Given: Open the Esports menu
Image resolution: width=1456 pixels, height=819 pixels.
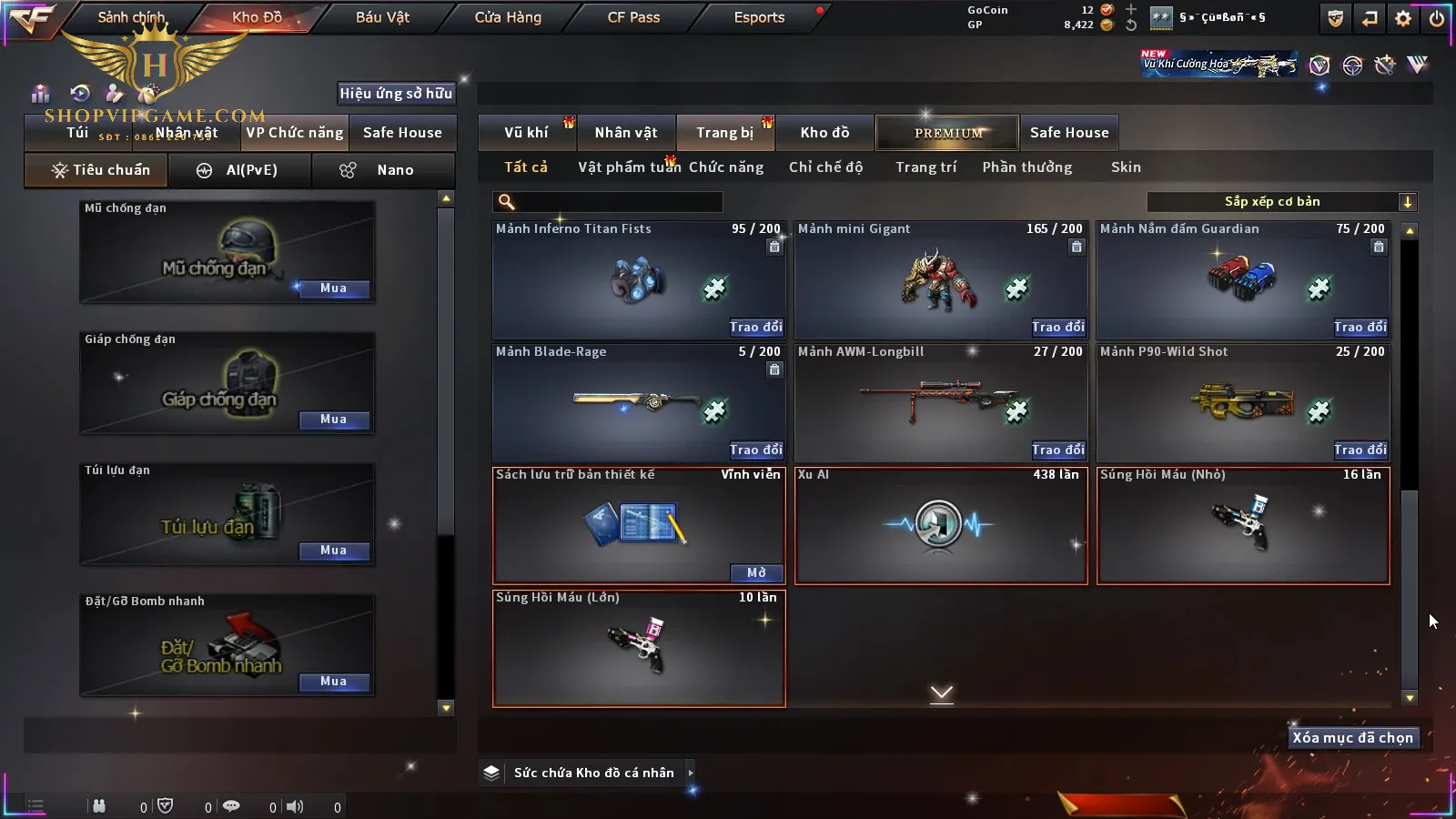Looking at the screenshot, I should (x=759, y=17).
